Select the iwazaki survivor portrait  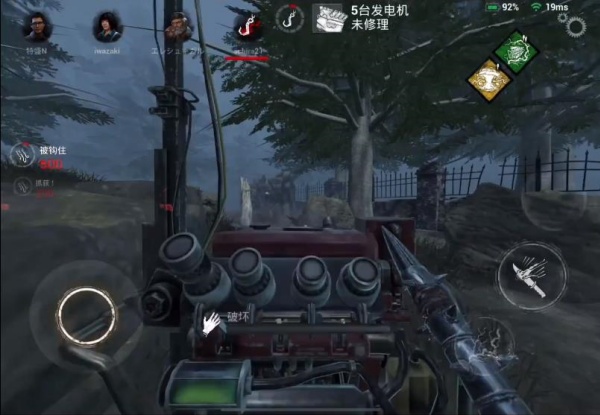(x=107, y=25)
